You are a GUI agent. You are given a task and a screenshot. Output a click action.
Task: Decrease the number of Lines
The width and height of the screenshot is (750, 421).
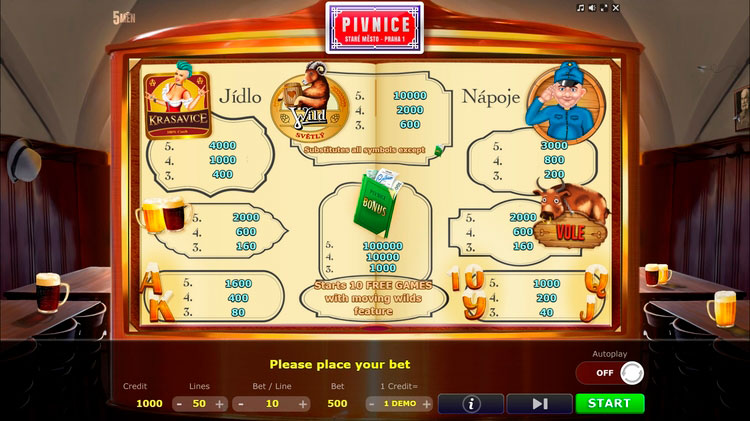point(179,404)
